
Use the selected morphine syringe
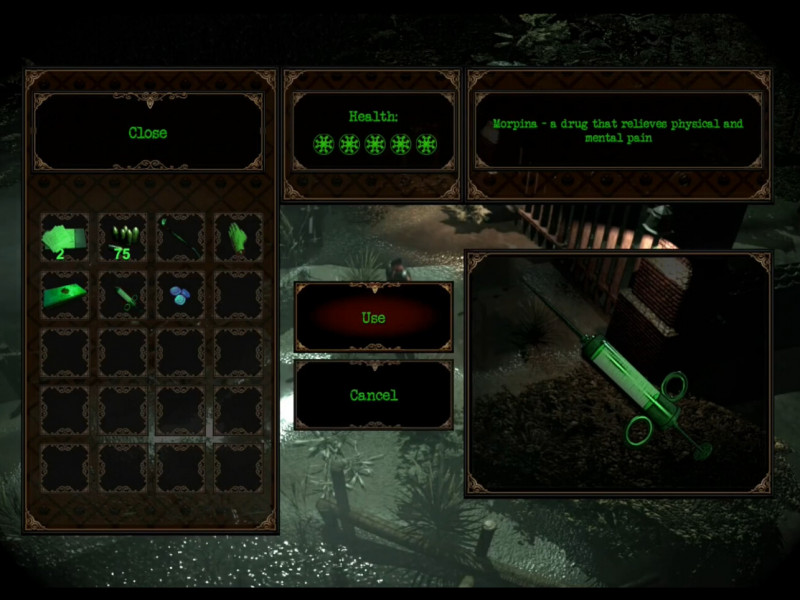tap(373, 317)
